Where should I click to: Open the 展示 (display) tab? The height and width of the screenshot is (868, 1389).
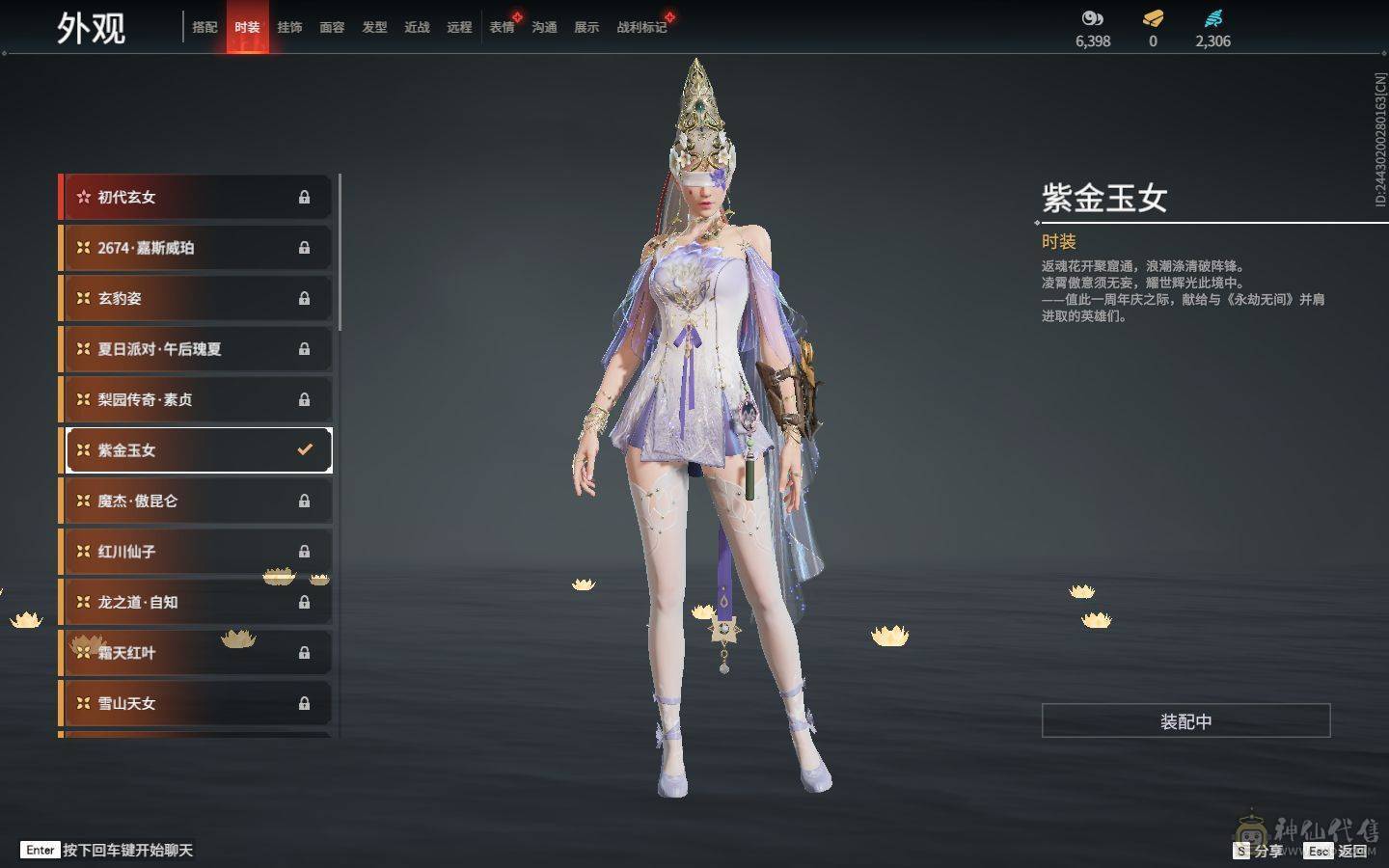click(x=586, y=27)
